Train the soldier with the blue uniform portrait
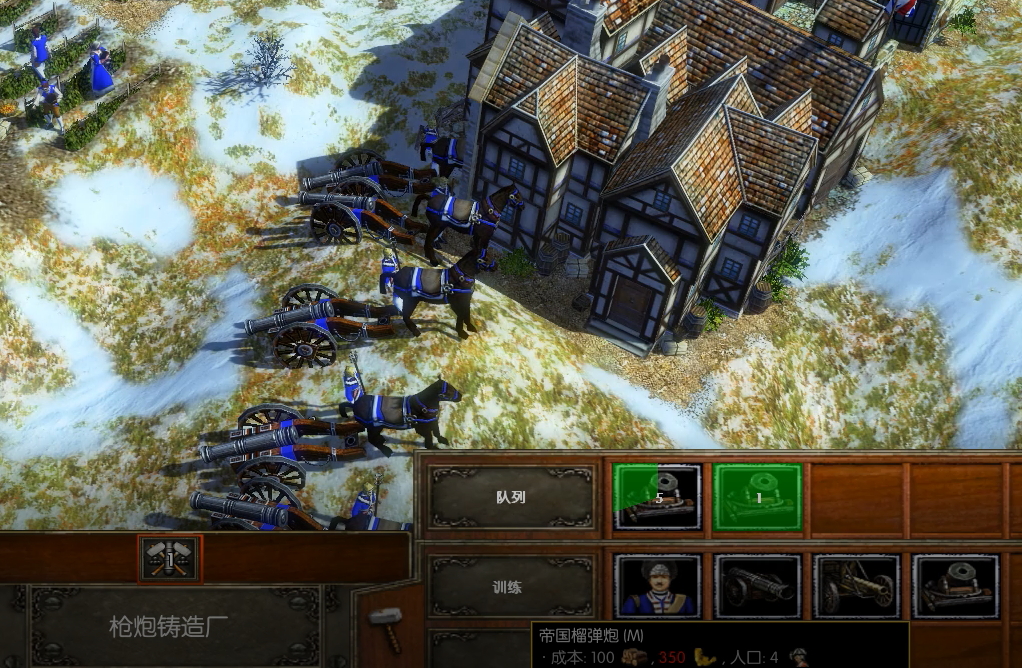 657,586
